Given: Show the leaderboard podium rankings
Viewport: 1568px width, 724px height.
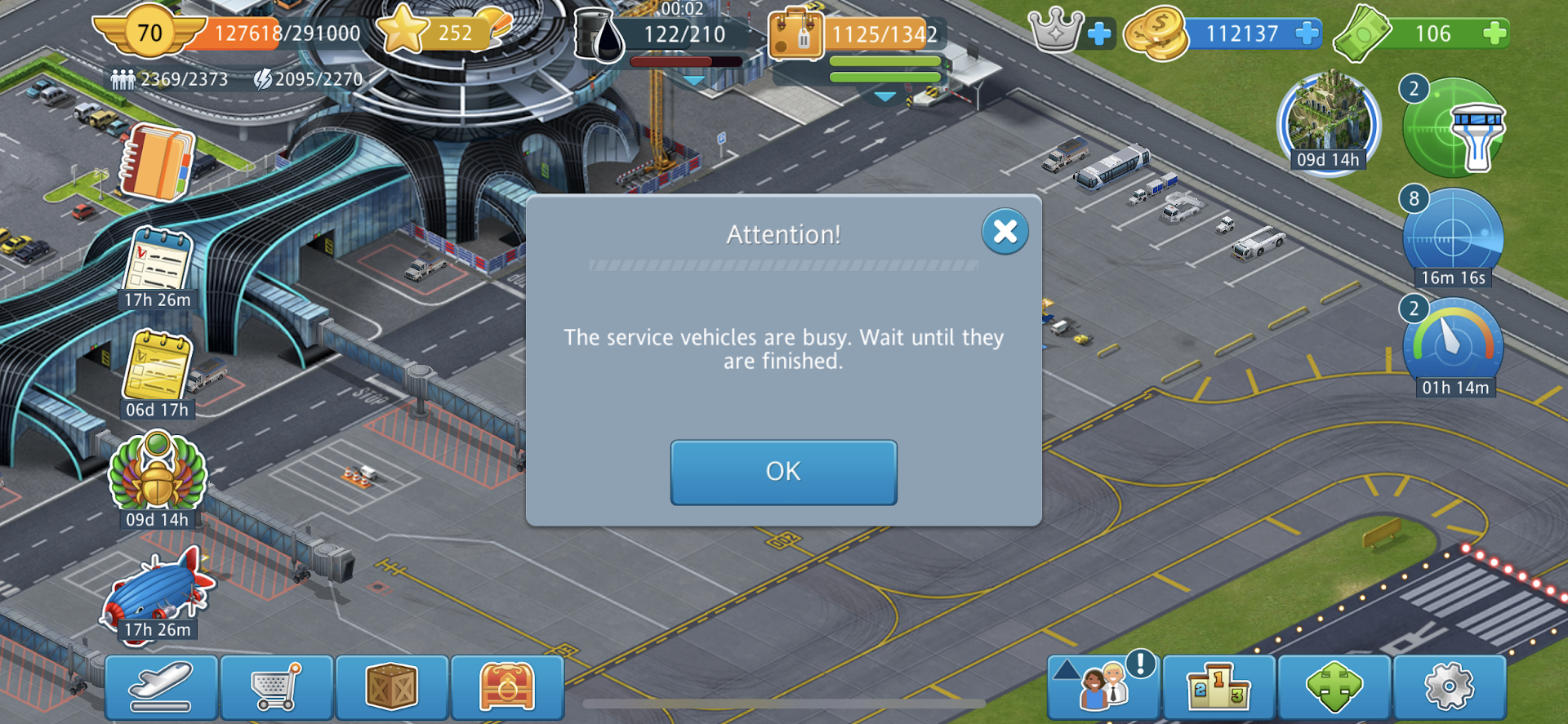Looking at the screenshot, I should [1218, 687].
